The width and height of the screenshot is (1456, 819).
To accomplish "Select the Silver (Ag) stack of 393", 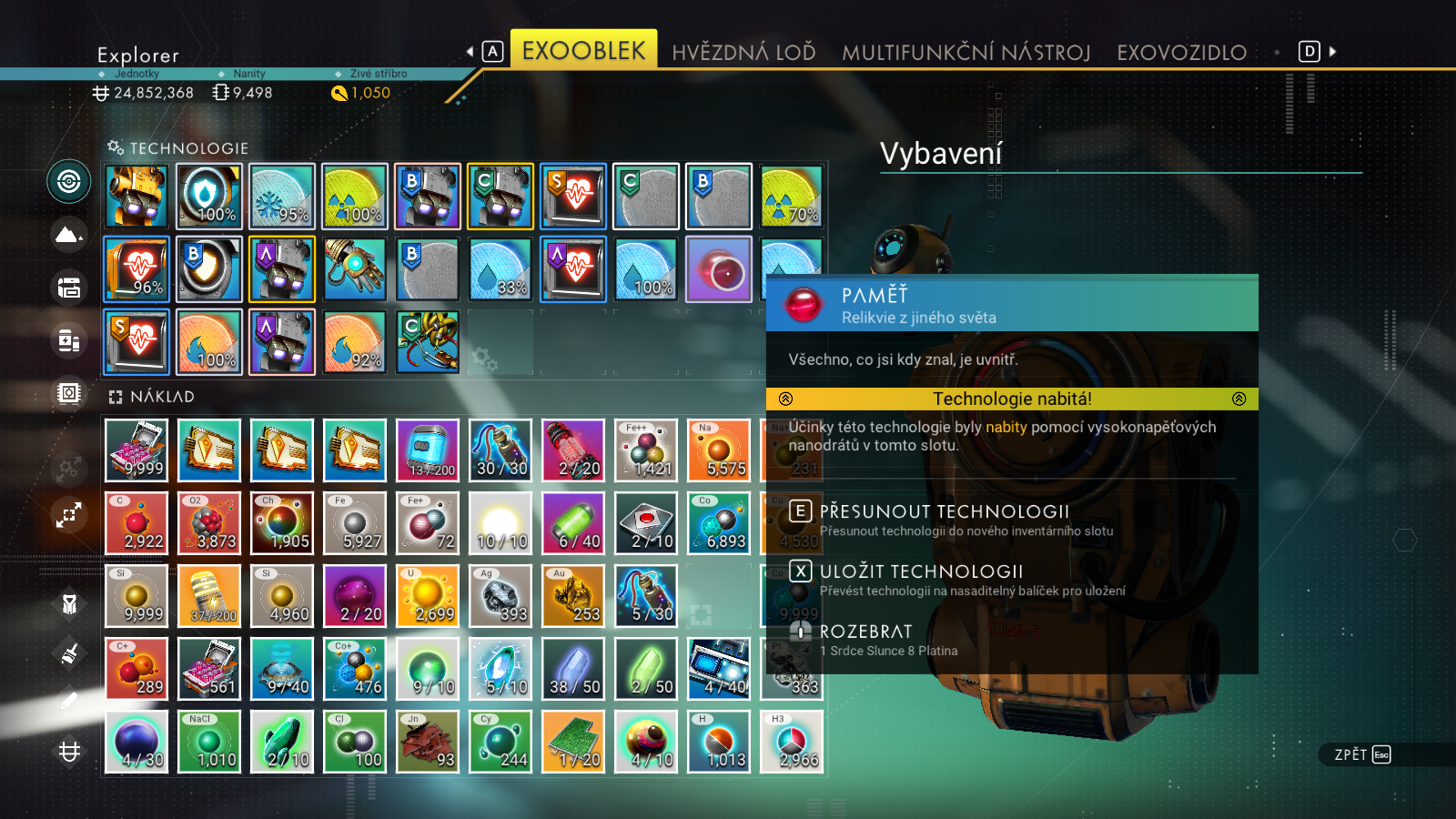I will 500,596.
